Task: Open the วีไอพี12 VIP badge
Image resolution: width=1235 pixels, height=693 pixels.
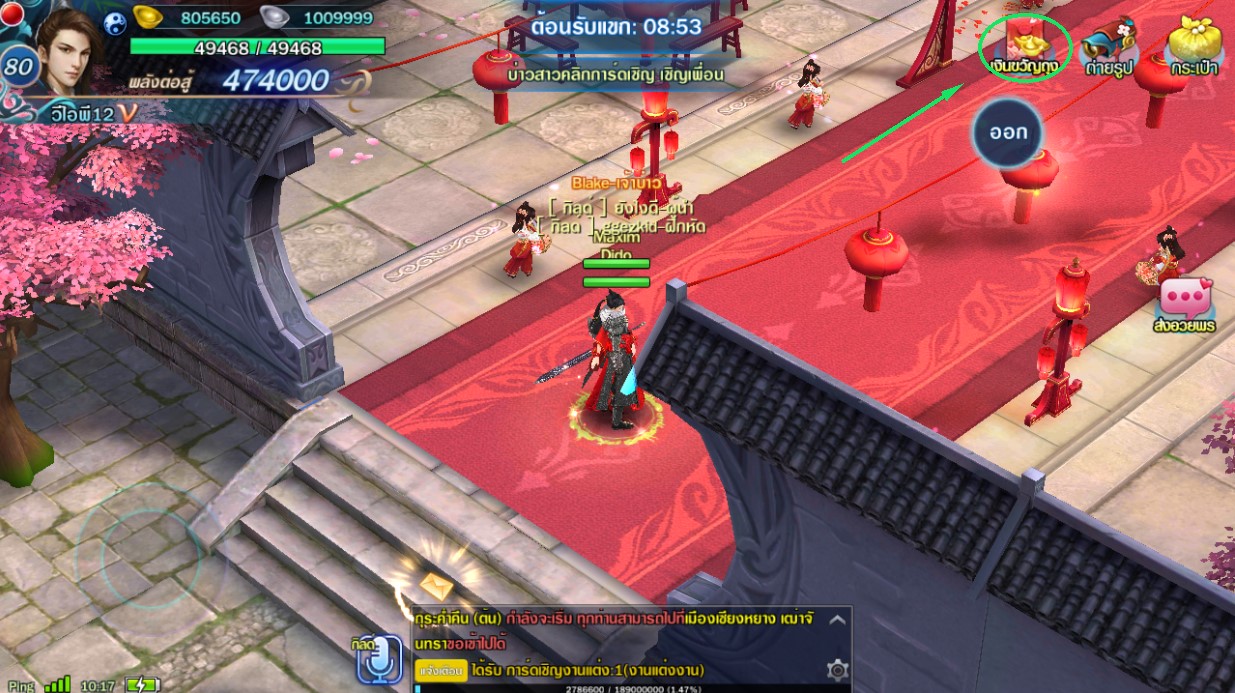Action: point(87,115)
